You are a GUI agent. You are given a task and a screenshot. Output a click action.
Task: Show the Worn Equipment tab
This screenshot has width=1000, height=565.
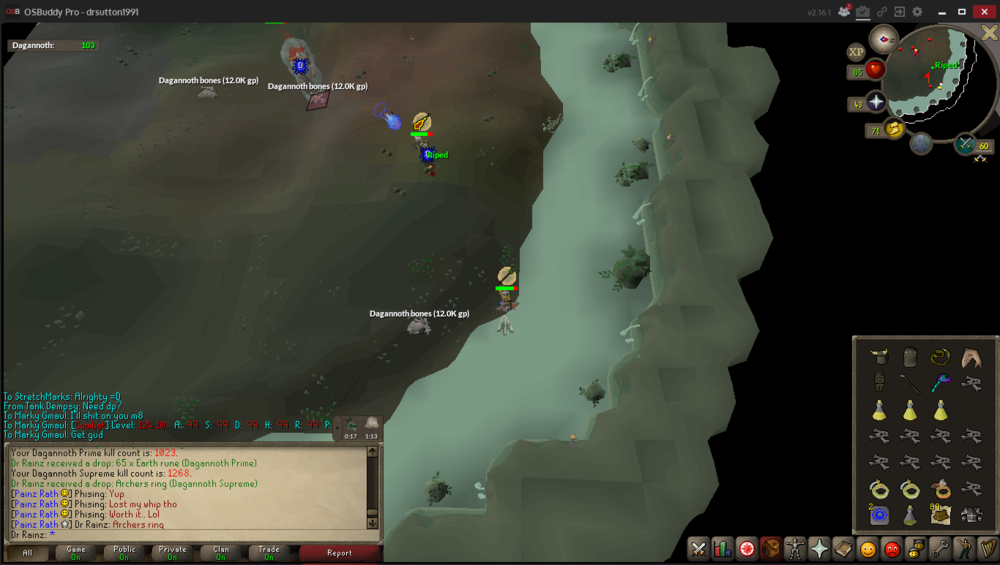click(x=795, y=548)
